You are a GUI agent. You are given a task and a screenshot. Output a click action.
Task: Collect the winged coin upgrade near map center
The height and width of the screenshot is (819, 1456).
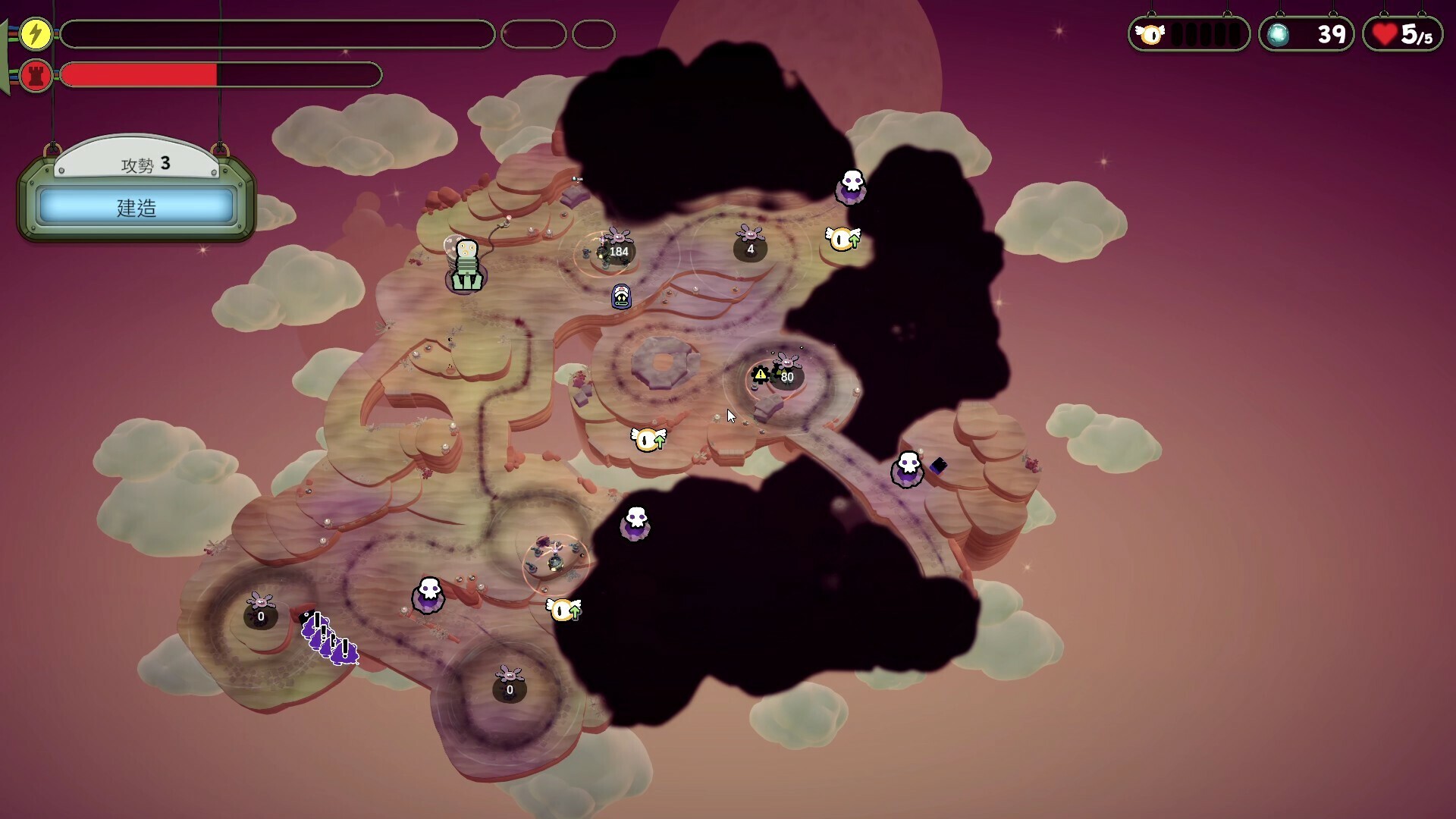650,440
